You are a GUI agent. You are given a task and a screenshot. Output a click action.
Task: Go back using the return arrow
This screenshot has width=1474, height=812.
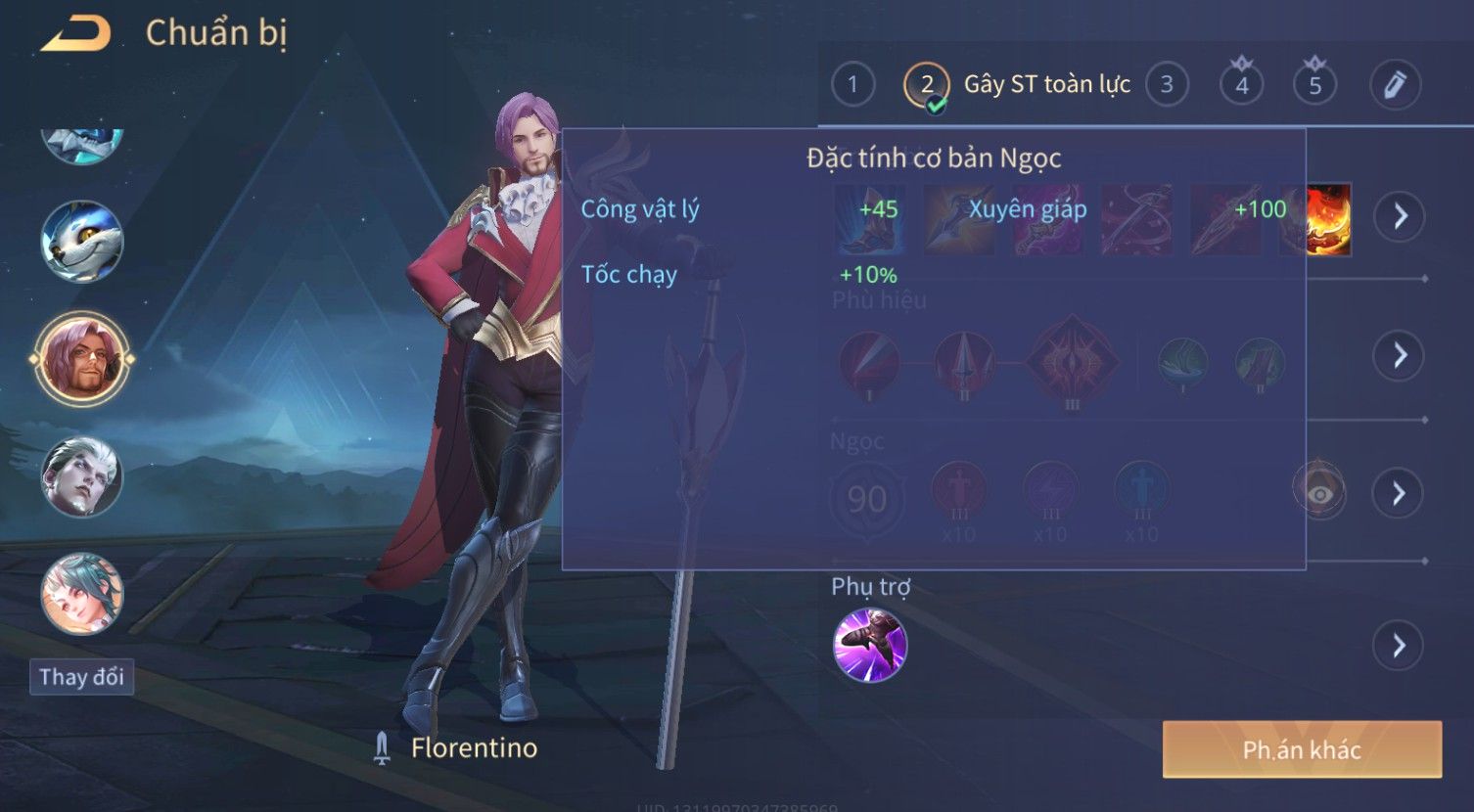tap(76, 34)
